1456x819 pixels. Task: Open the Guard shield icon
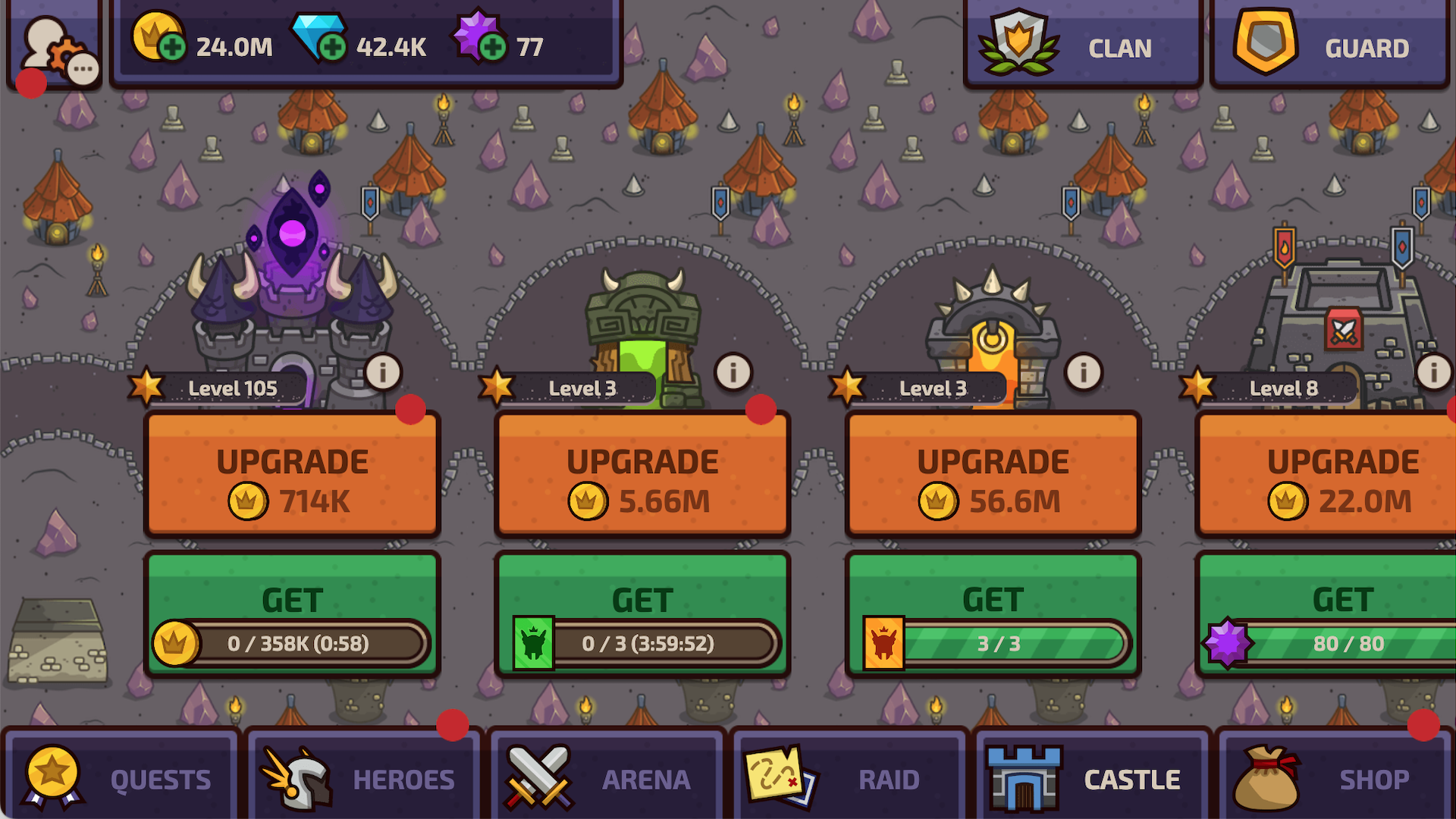pyautogui.click(x=1265, y=42)
